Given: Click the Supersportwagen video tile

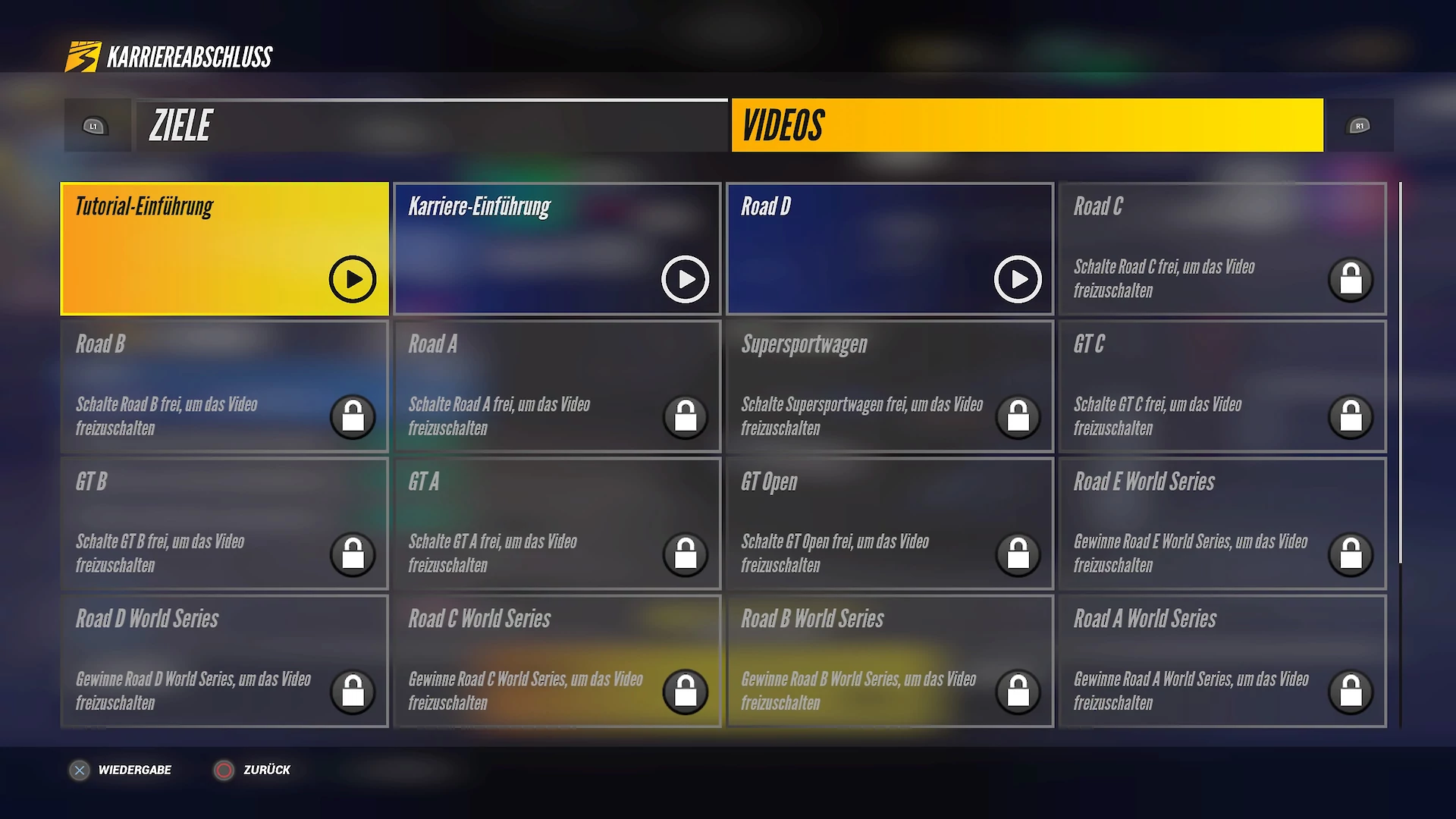Looking at the screenshot, I should pyautogui.click(x=890, y=386).
